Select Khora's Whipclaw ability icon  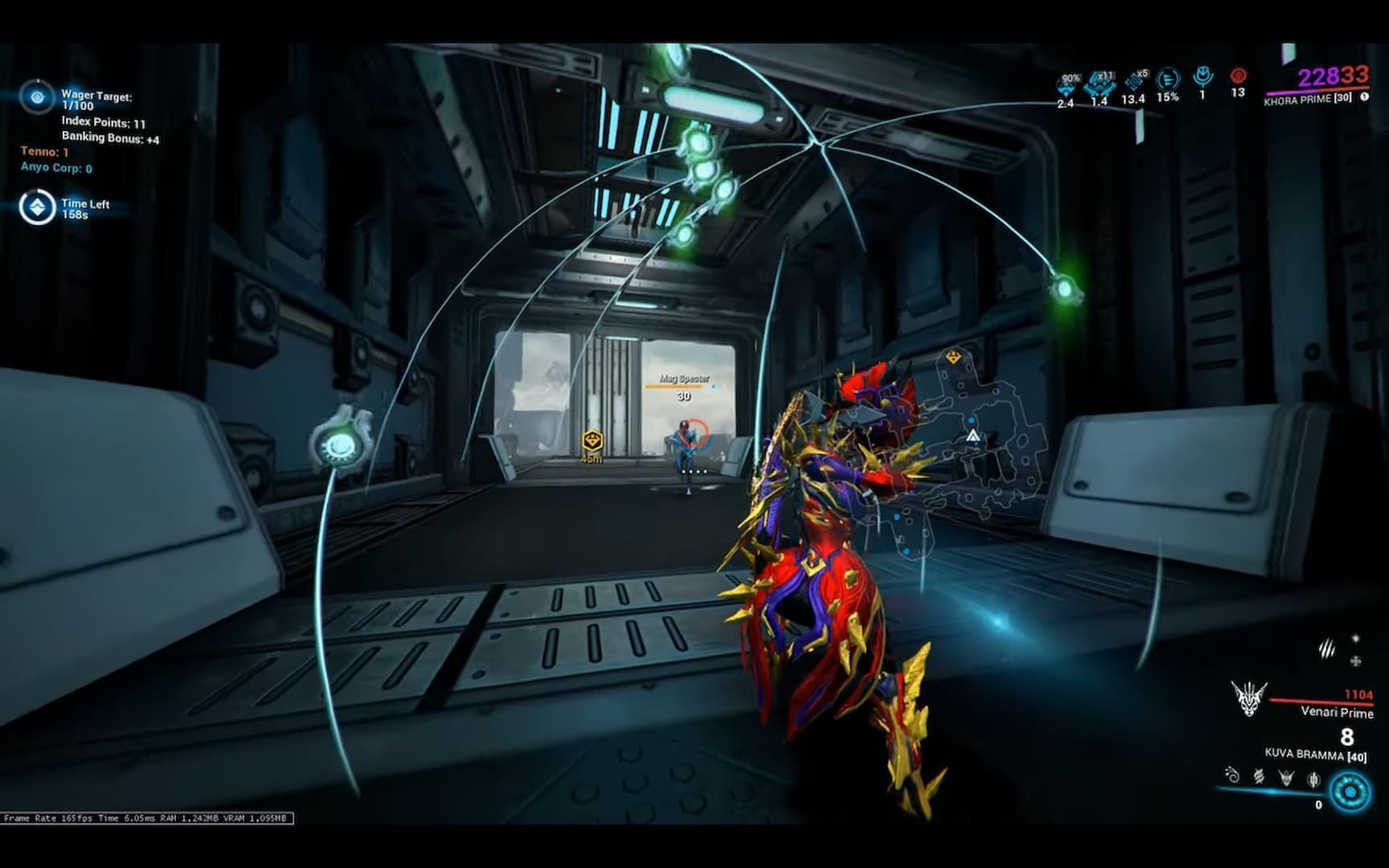click(1231, 776)
